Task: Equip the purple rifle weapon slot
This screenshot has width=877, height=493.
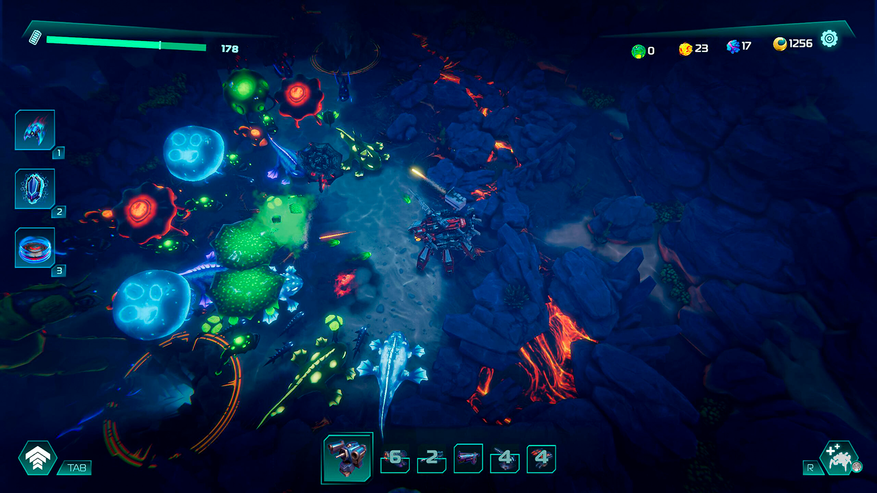Action: pos(468,459)
